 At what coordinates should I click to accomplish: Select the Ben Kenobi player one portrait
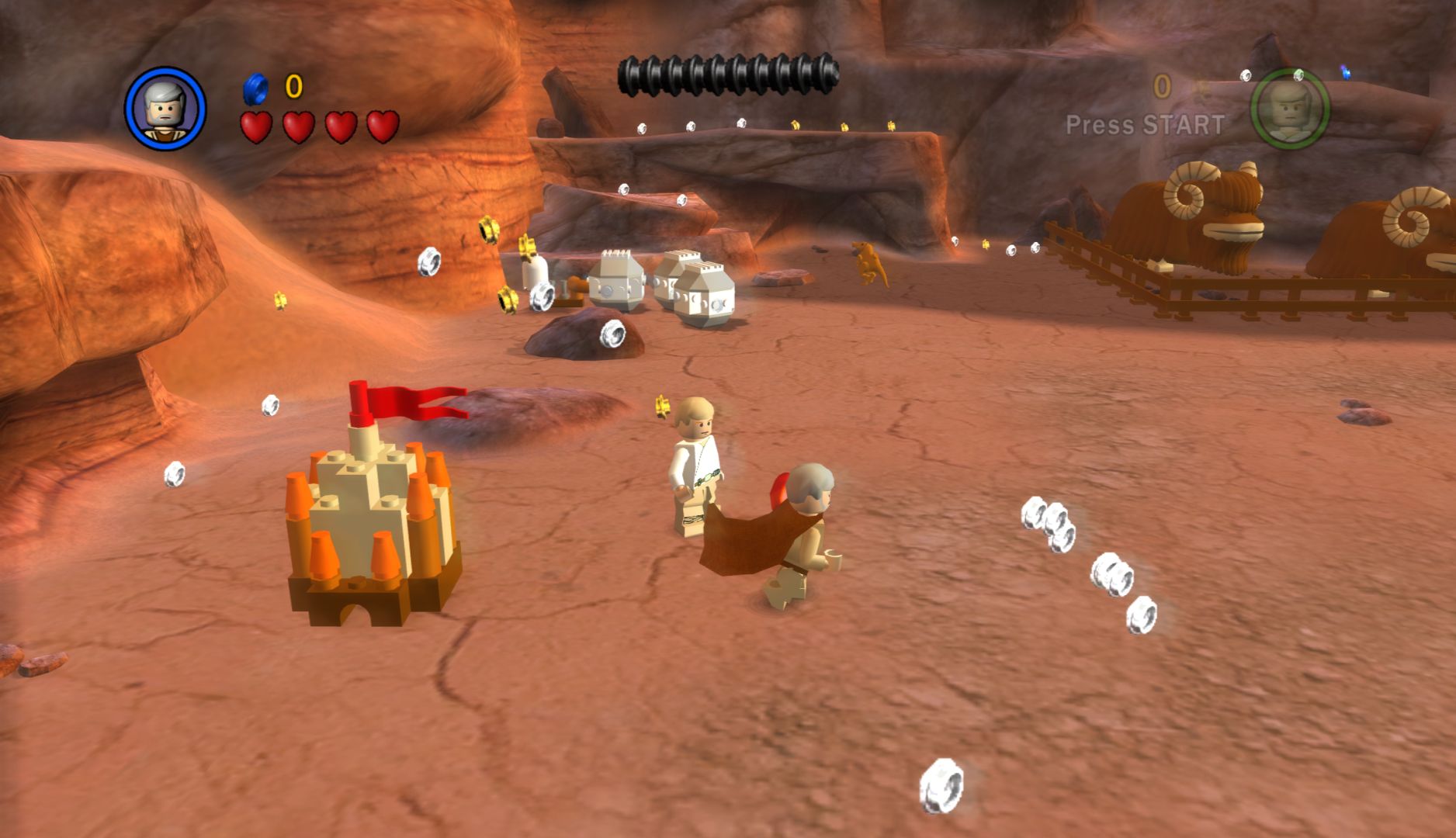(165, 109)
